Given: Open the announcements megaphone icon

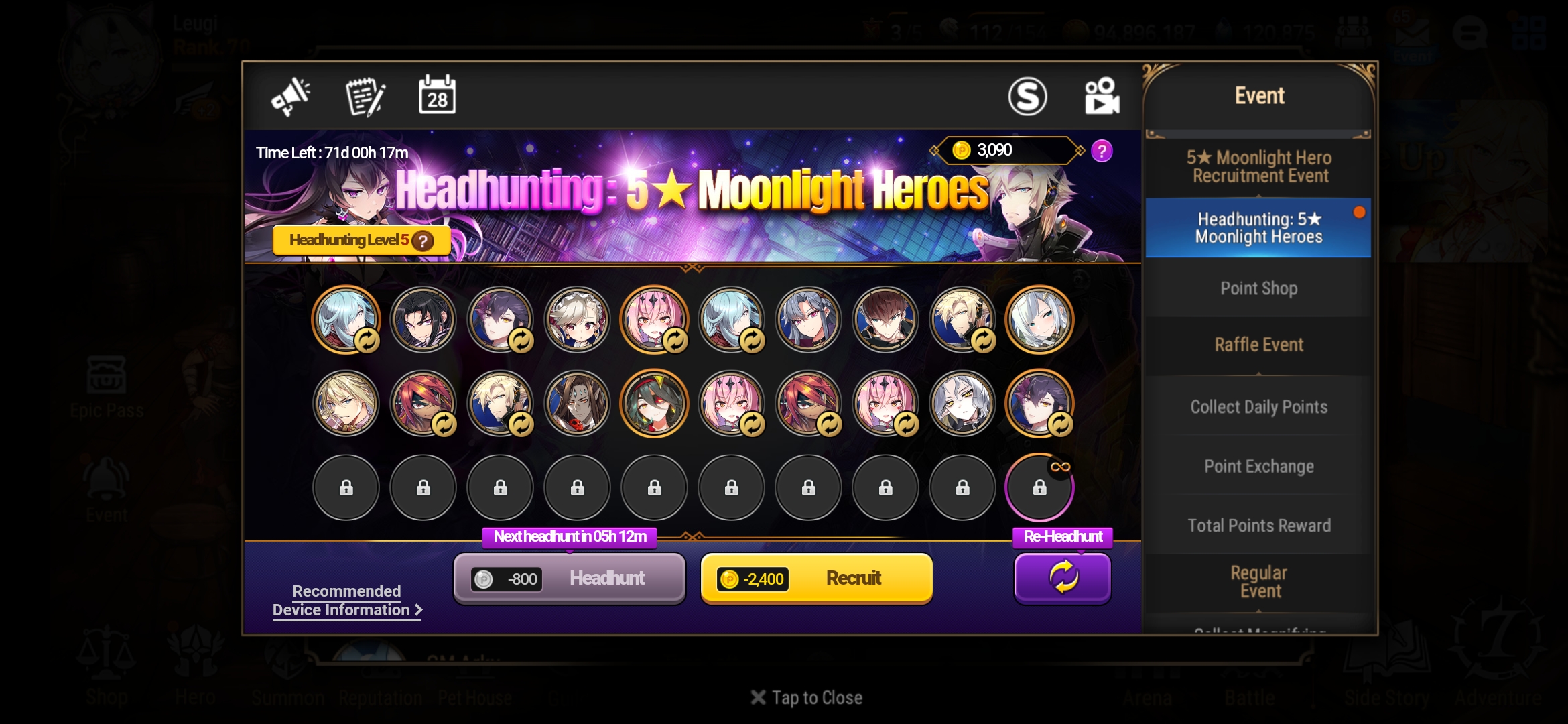Looking at the screenshot, I should click(291, 96).
